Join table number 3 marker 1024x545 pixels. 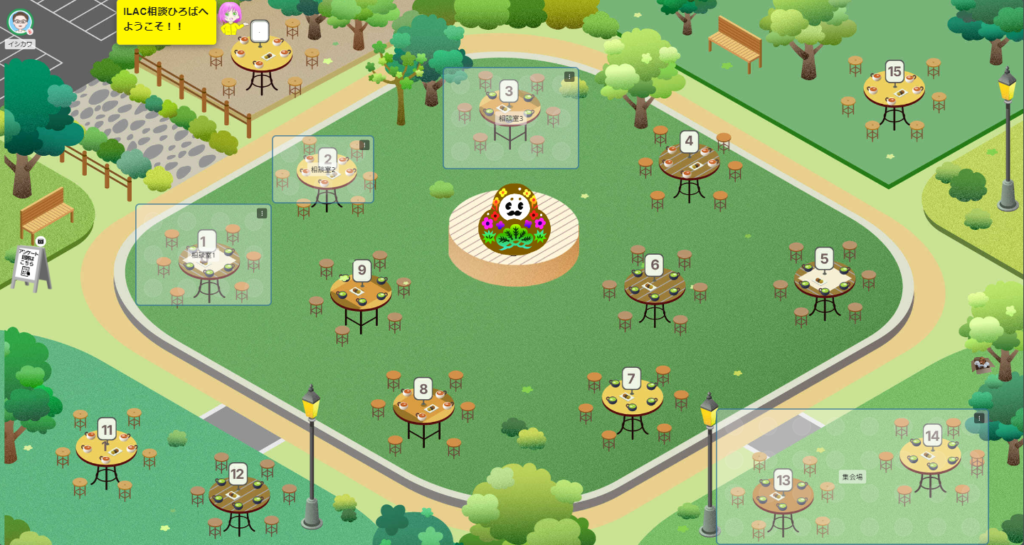pyautogui.click(x=509, y=91)
